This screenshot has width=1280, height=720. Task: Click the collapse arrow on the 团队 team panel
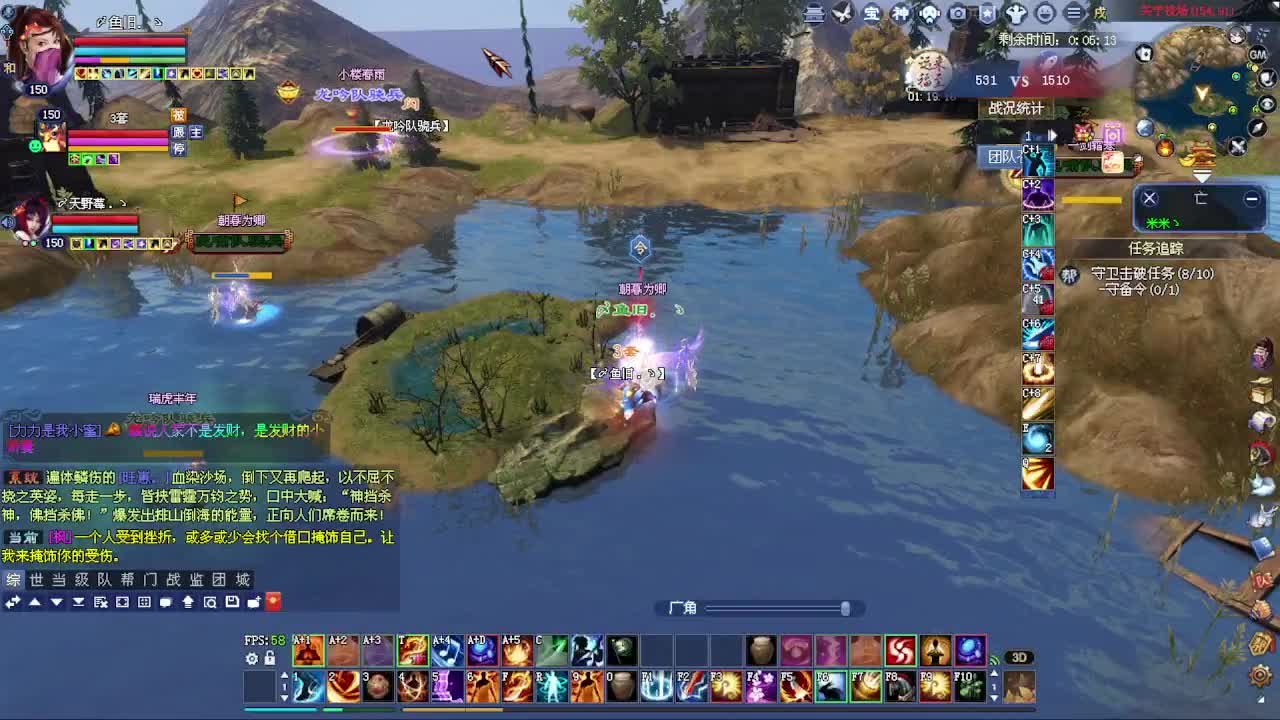[1052, 135]
